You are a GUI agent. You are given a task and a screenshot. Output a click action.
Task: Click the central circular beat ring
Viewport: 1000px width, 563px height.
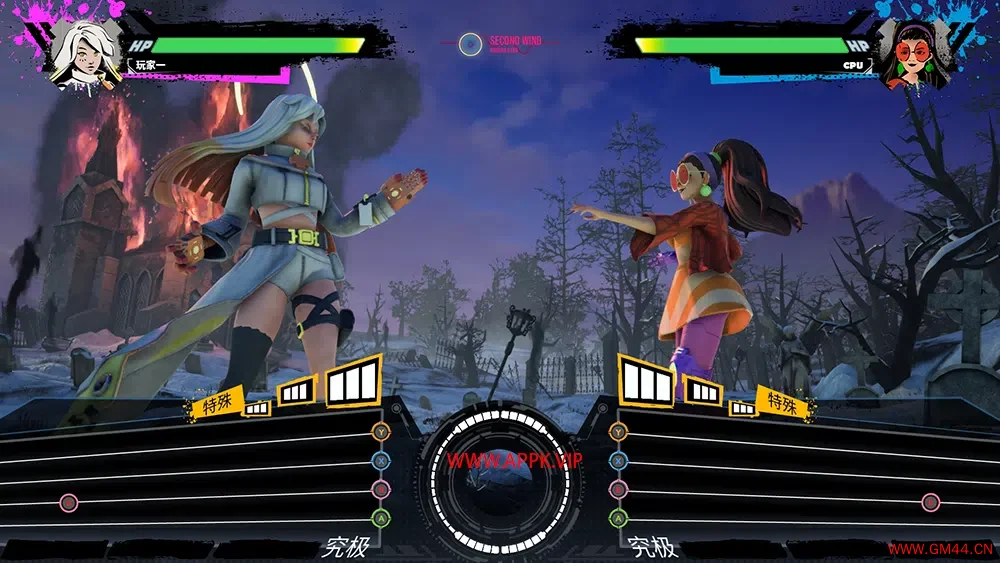[499, 478]
